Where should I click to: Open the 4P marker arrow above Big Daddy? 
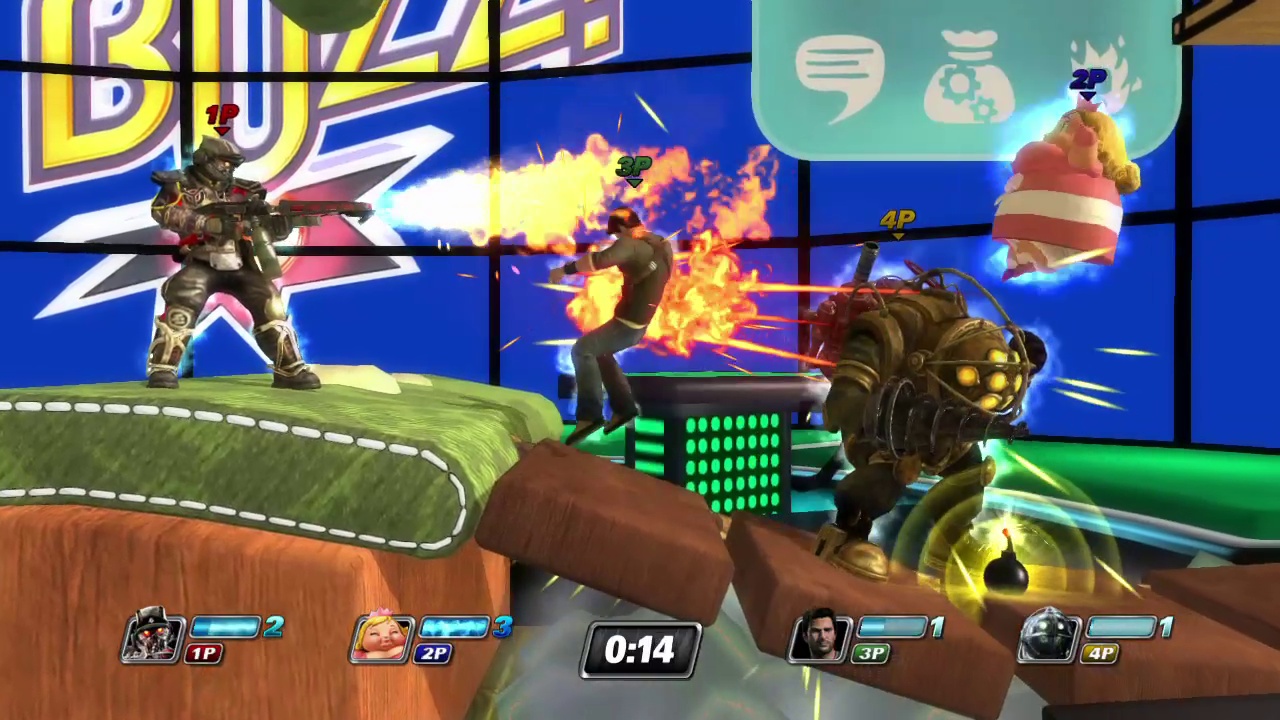tap(896, 222)
